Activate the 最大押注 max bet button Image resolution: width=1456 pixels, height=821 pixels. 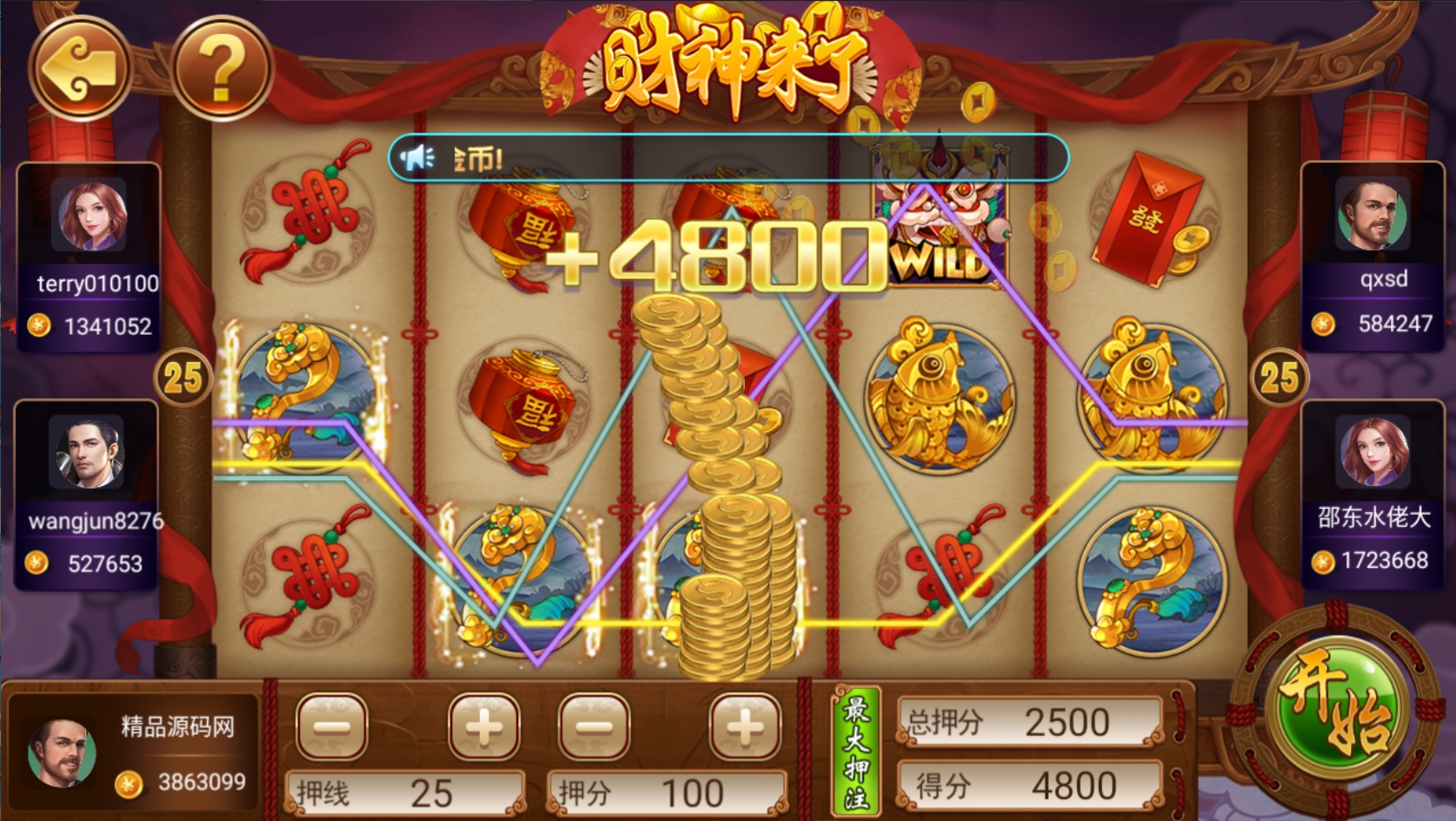point(857,751)
